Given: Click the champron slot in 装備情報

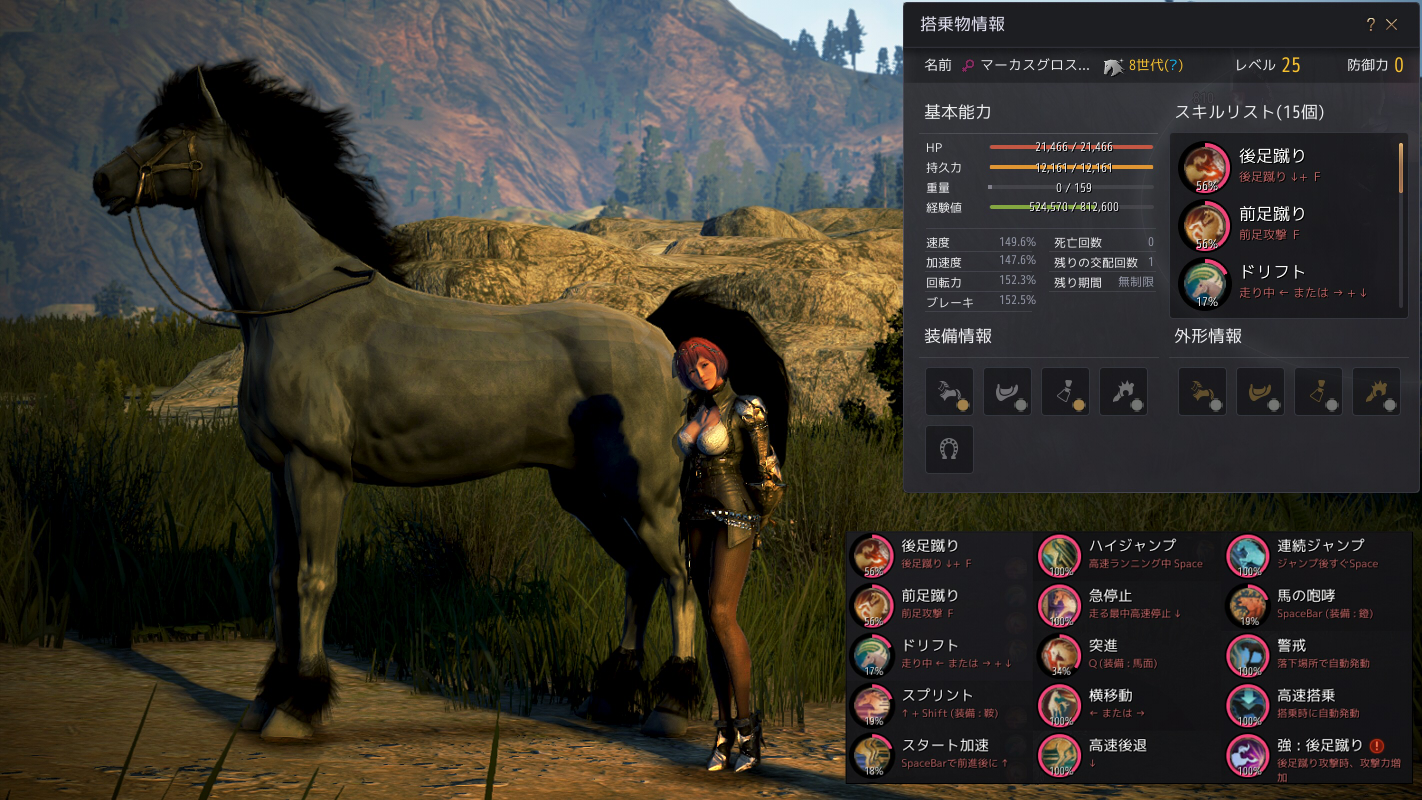Looking at the screenshot, I should click(947, 391).
